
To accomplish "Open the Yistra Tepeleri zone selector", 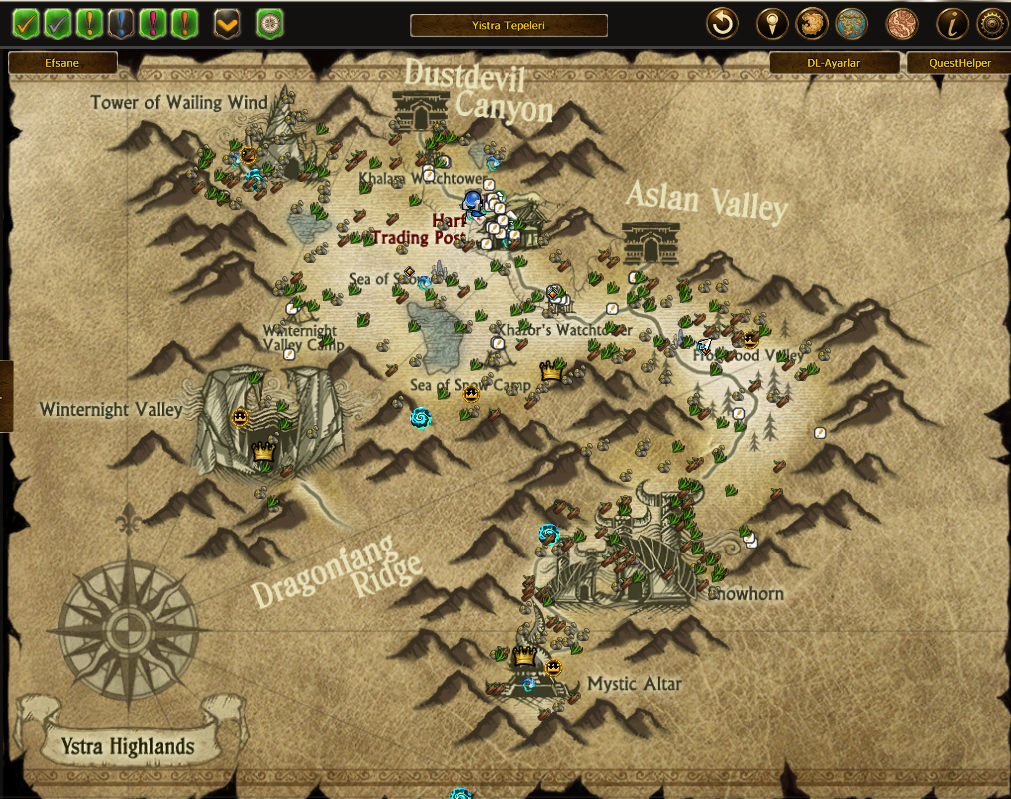I will (509, 25).
